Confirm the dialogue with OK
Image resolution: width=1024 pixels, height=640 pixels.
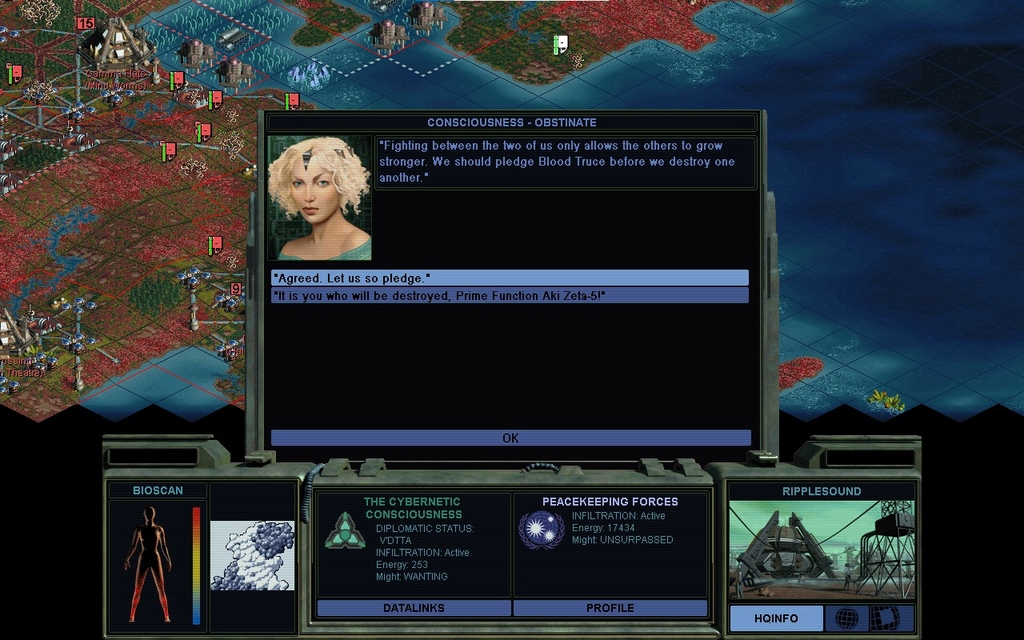click(x=510, y=438)
